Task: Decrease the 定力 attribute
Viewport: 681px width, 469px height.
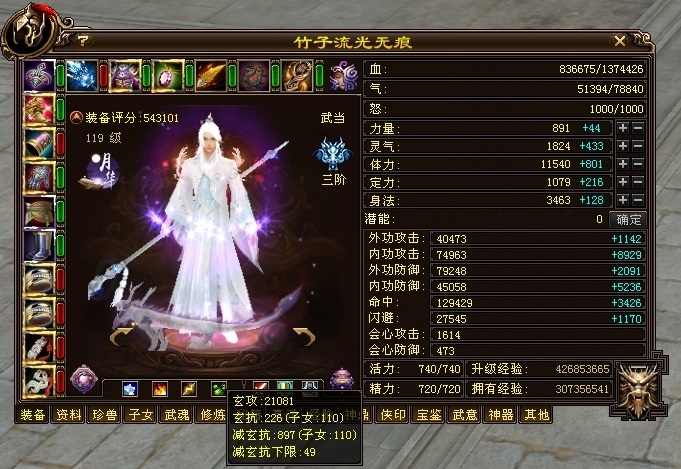Action: [637, 182]
